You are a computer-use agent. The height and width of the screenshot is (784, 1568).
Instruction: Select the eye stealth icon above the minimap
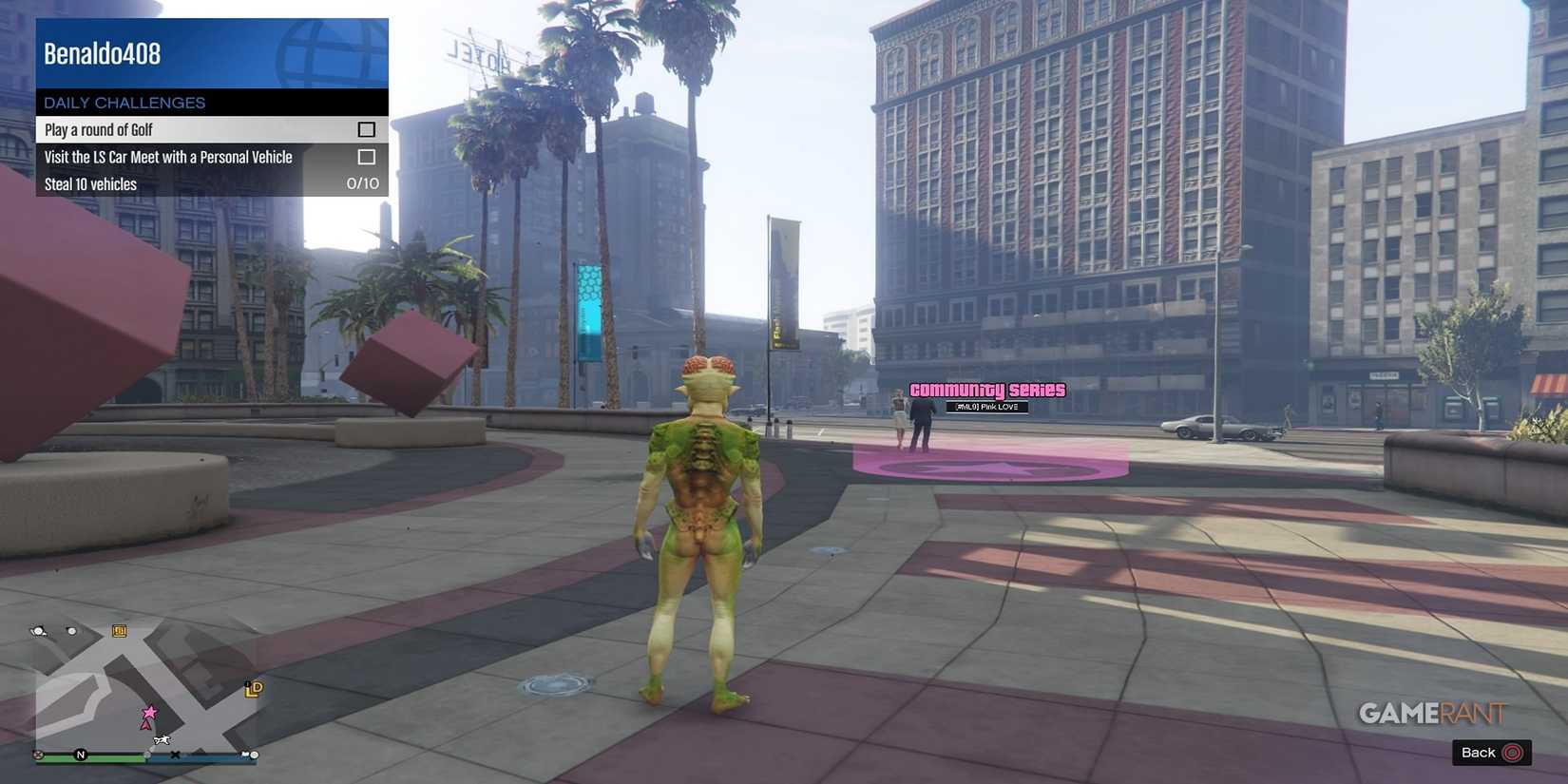[39, 630]
